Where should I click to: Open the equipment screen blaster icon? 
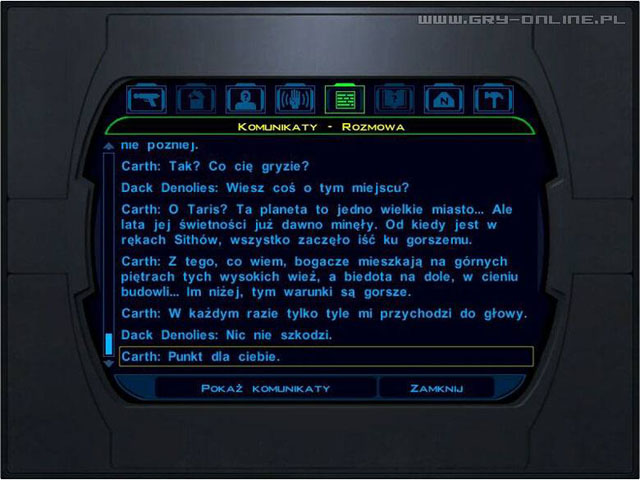point(148,98)
